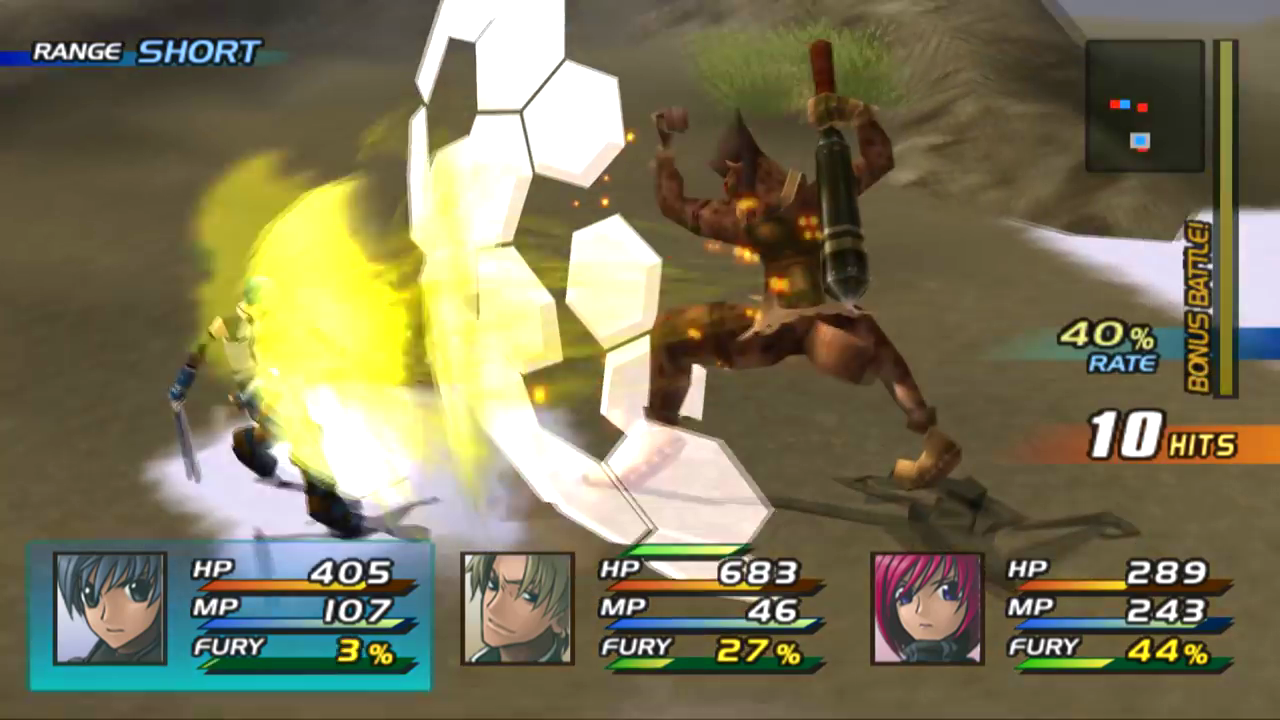Choose the blond-haired party member portrait
The height and width of the screenshot is (720, 1280).
(x=517, y=608)
